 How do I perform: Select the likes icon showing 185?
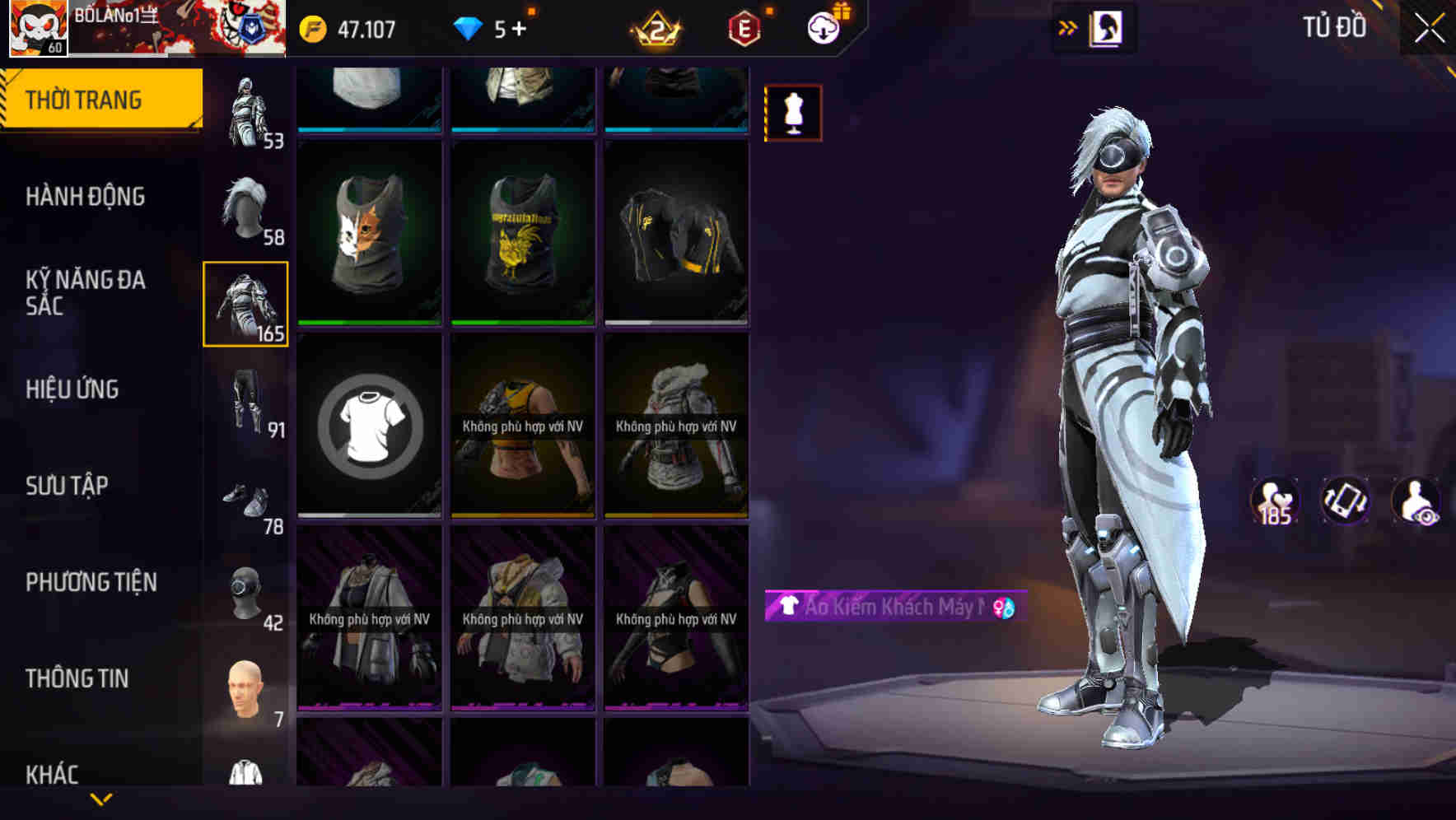1275,501
